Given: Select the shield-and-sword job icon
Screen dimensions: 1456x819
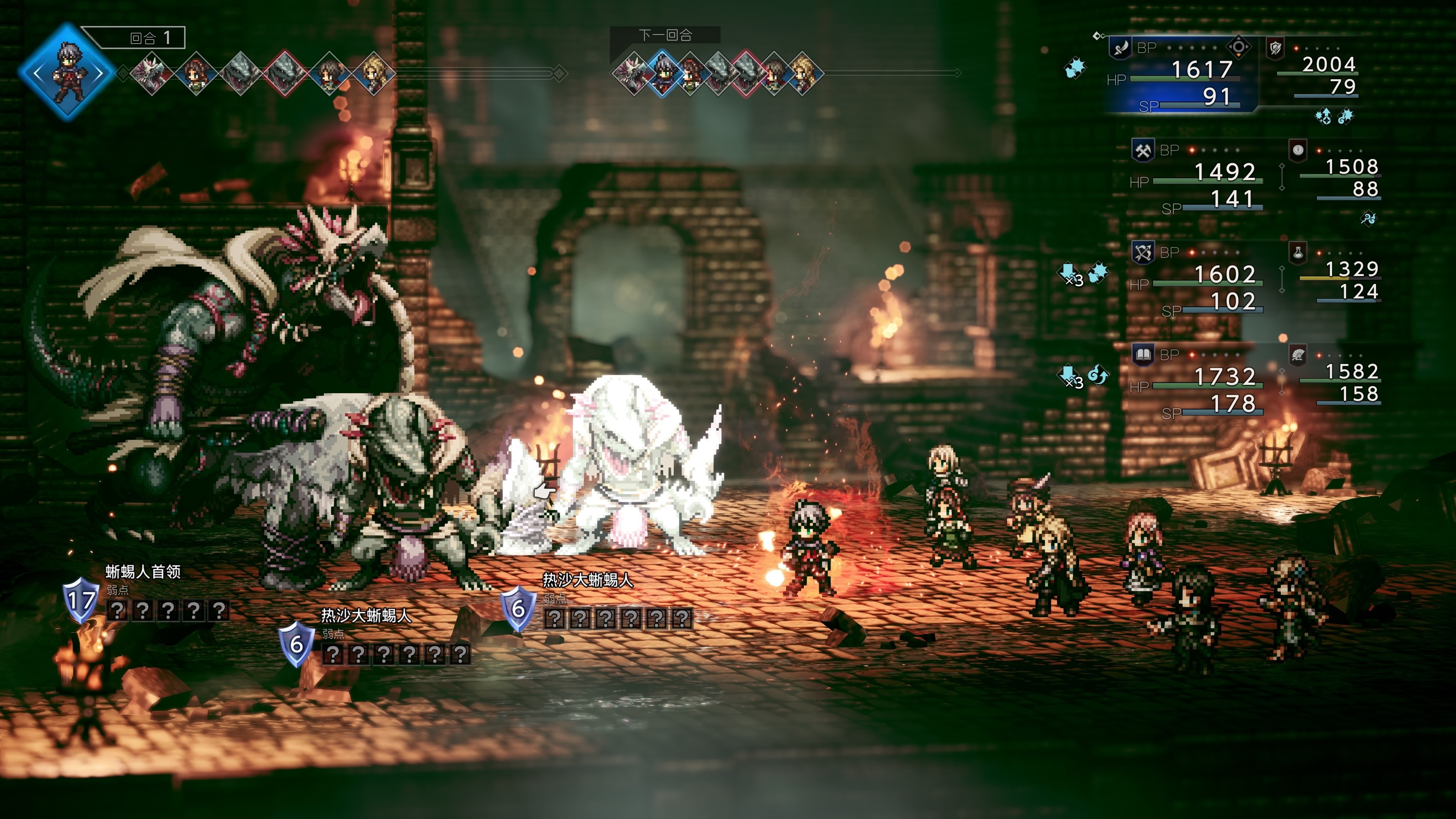Looking at the screenshot, I should pyautogui.click(x=1276, y=47).
